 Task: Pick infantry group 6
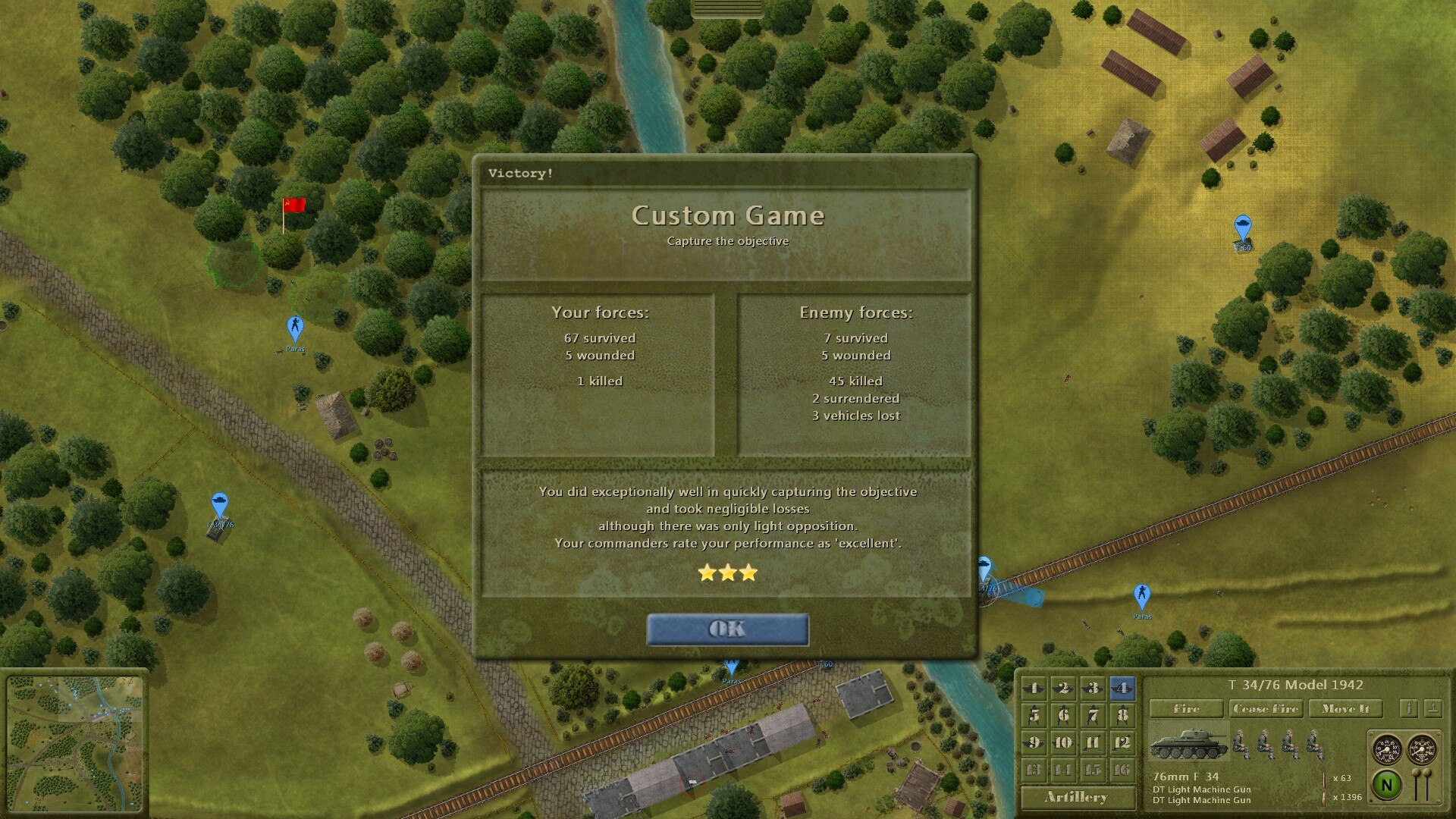tap(1063, 715)
